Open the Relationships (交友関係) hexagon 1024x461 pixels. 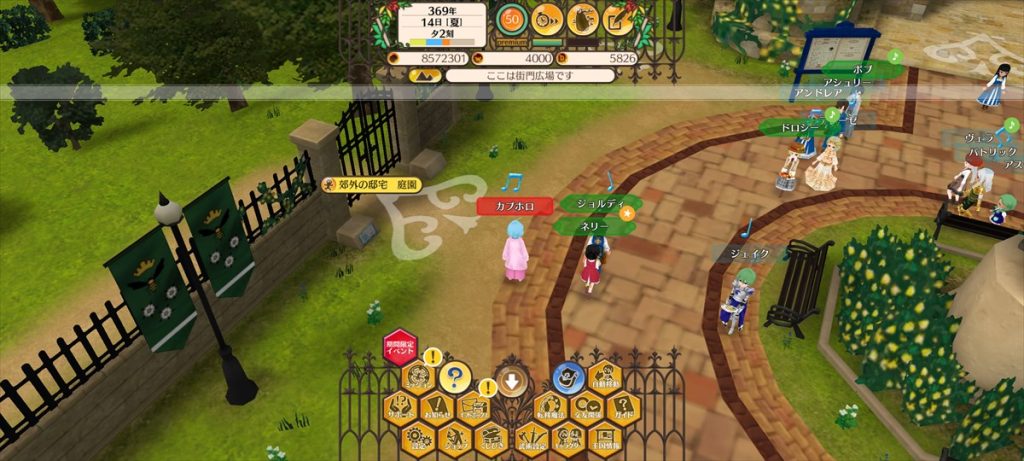587,408
